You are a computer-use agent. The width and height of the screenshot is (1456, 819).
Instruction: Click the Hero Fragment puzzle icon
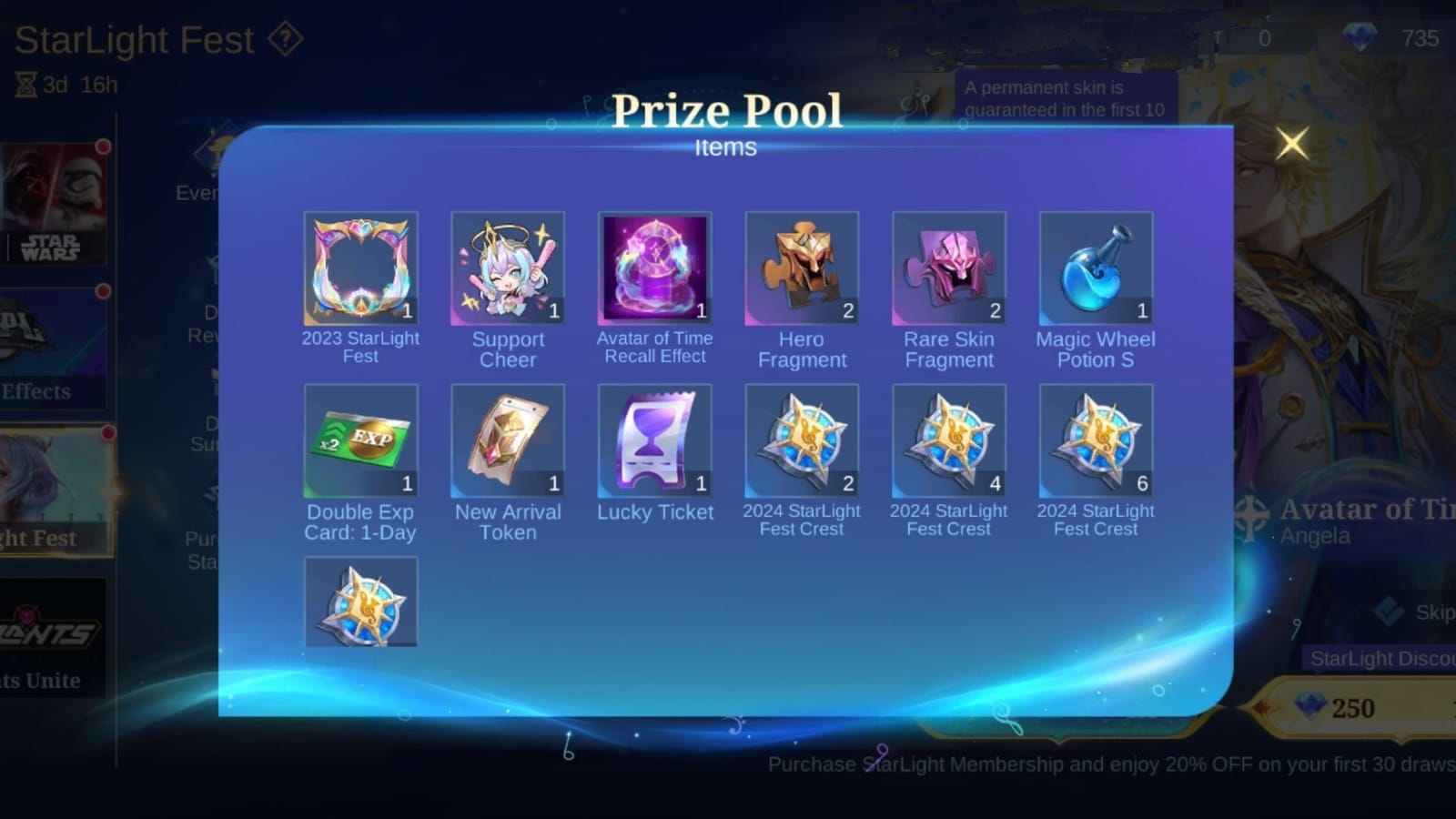tap(801, 267)
